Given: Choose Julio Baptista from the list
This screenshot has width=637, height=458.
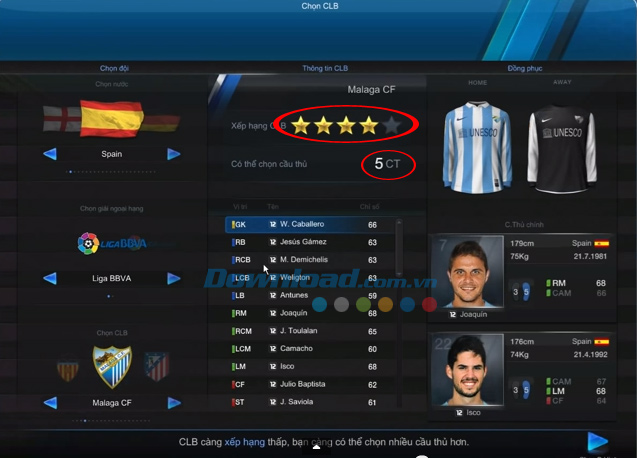Looking at the screenshot, I should tap(310, 384).
